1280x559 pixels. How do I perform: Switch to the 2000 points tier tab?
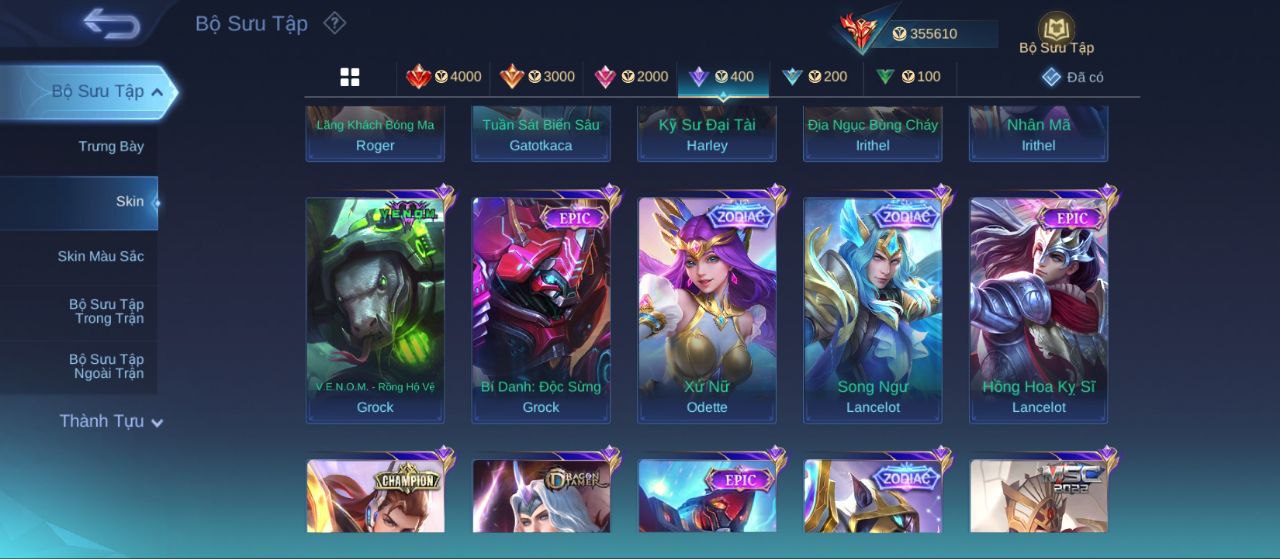(x=632, y=77)
